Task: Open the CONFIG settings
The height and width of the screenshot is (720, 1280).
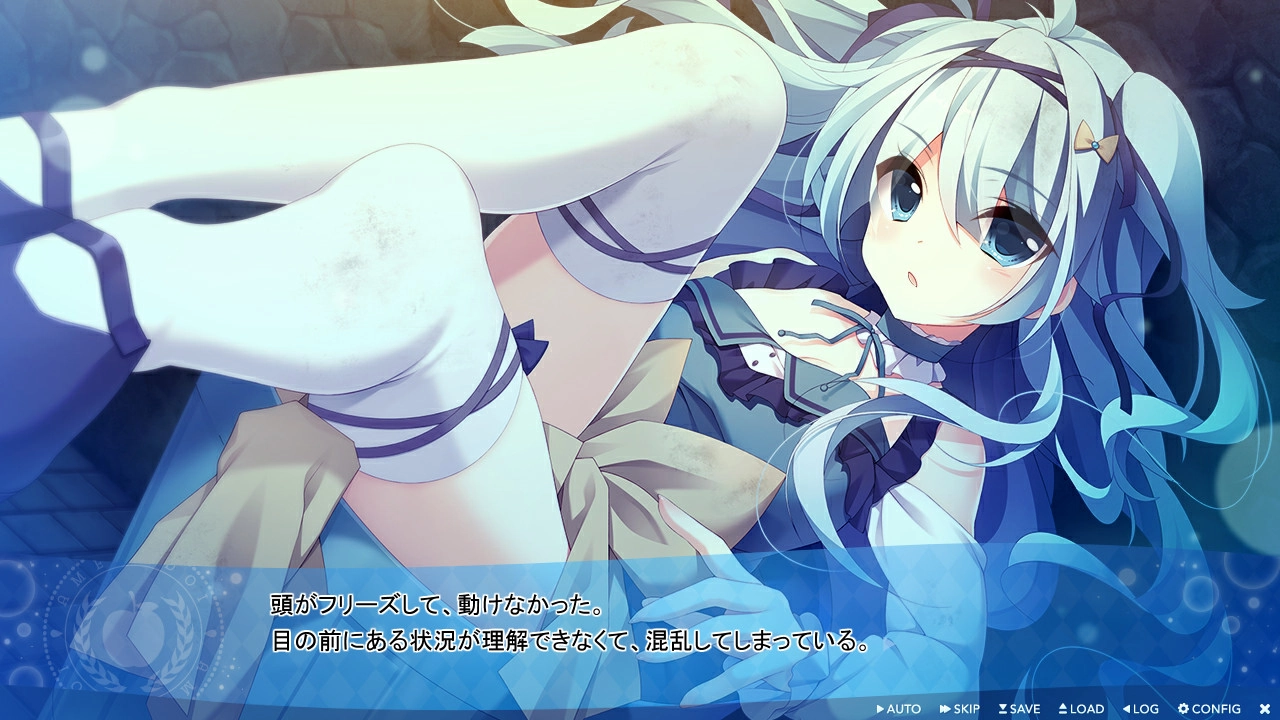Action: (x=1209, y=709)
